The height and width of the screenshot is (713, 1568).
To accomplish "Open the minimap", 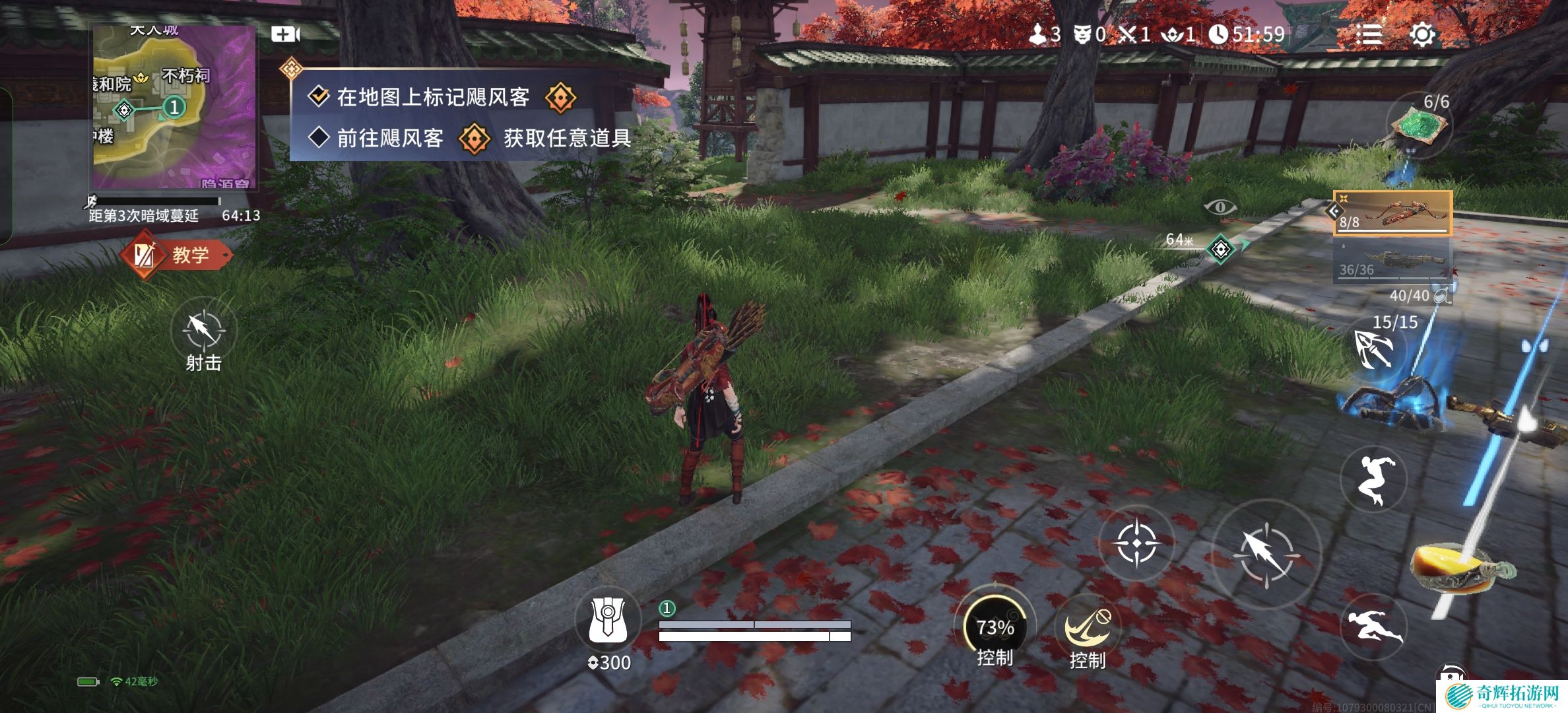I will coord(174,108).
